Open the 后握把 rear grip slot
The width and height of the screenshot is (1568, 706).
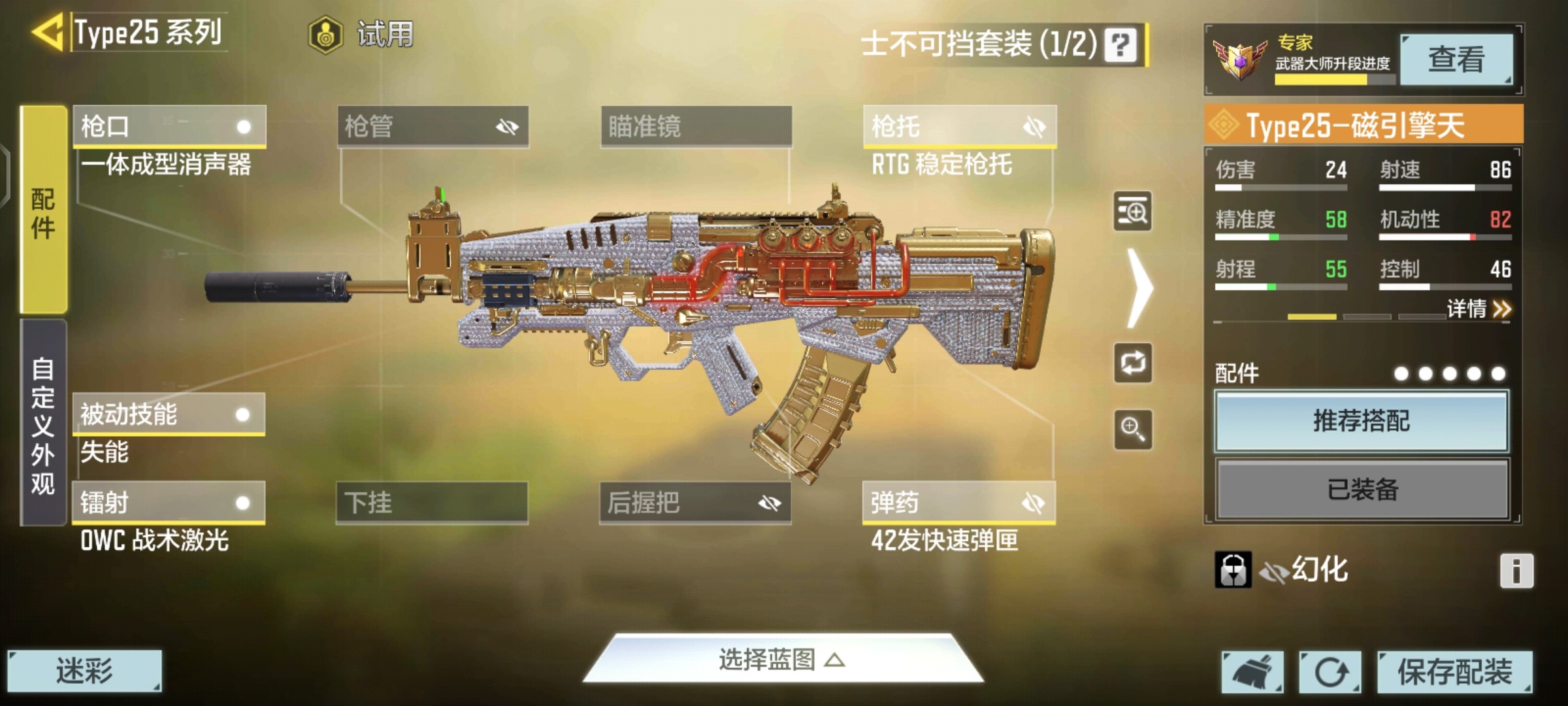pos(695,503)
